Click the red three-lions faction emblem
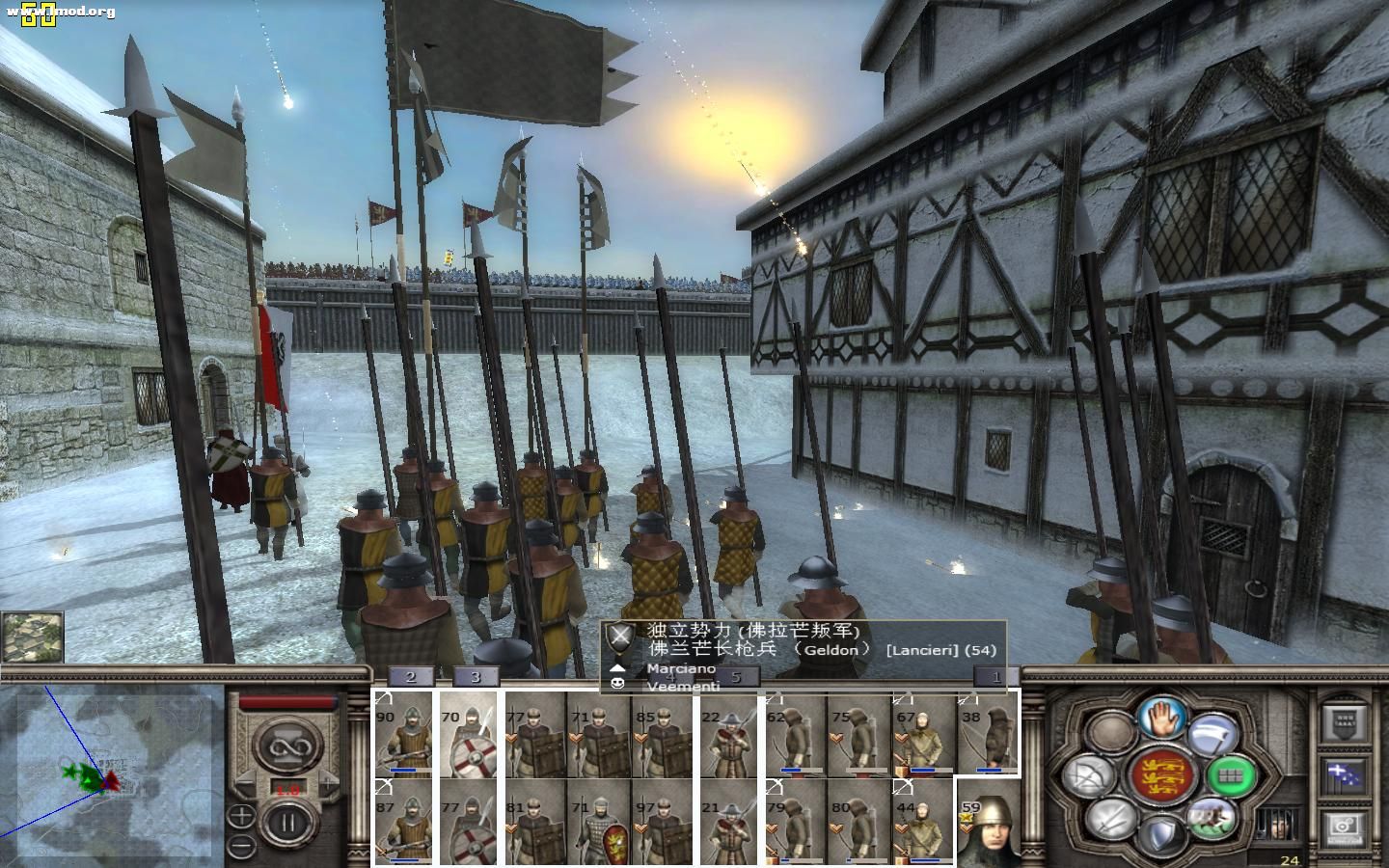1389x868 pixels. coord(1161,775)
